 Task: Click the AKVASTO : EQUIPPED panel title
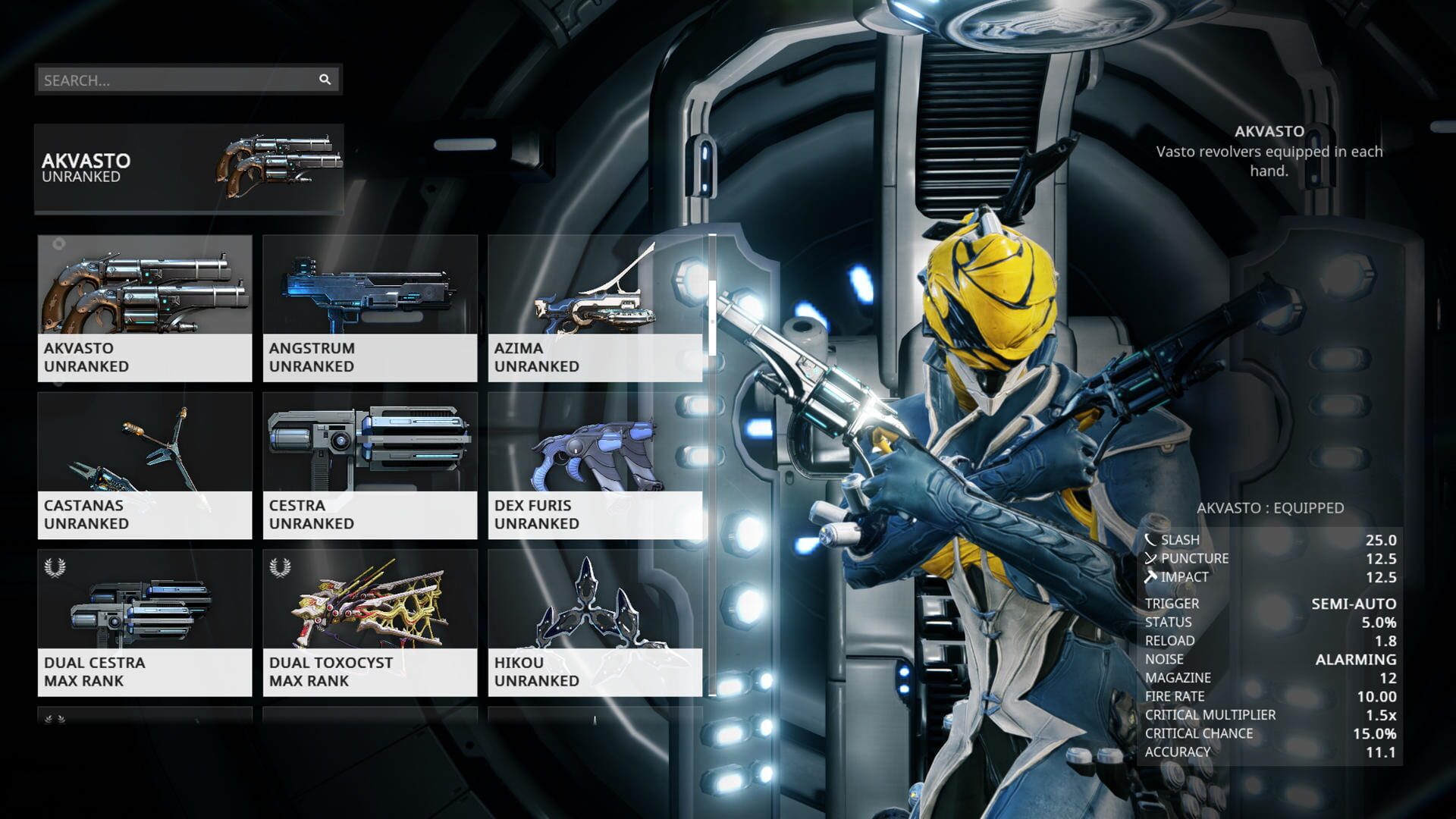click(x=1270, y=508)
